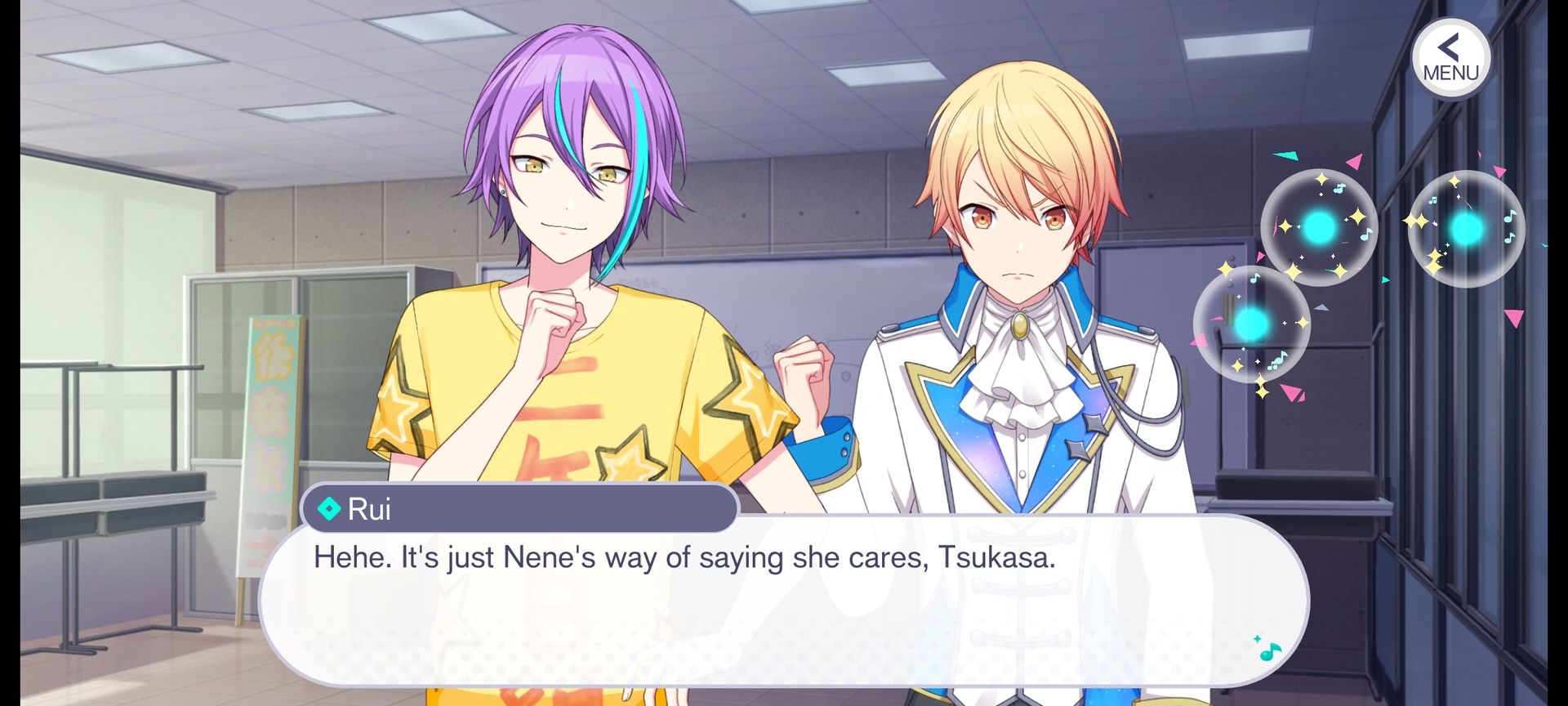The width and height of the screenshot is (1568, 706).
Task: Open the story MENU button
Action: [1450, 58]
